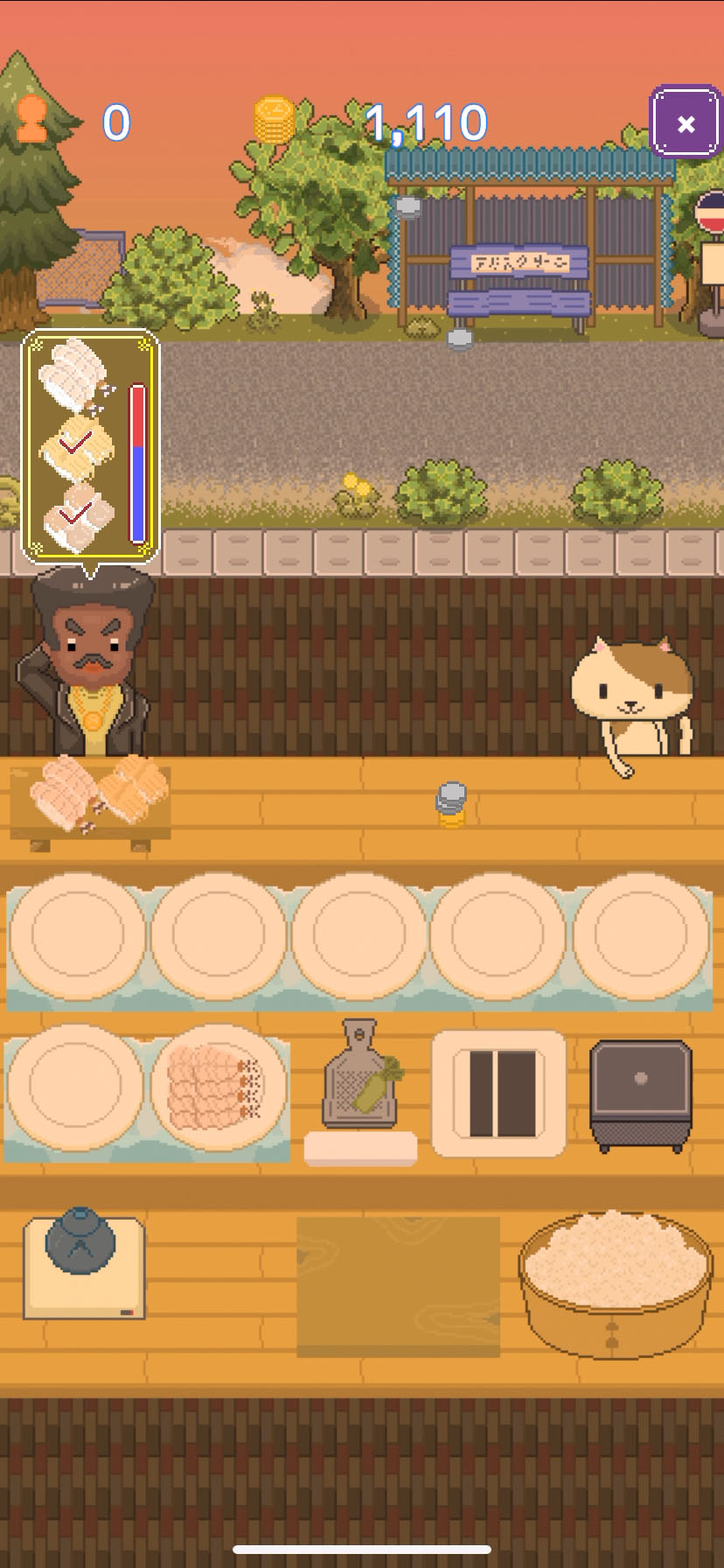Screen dimensions: 724x1568
Task: Choose the nori seaweed sheets
Action: 500,1092
